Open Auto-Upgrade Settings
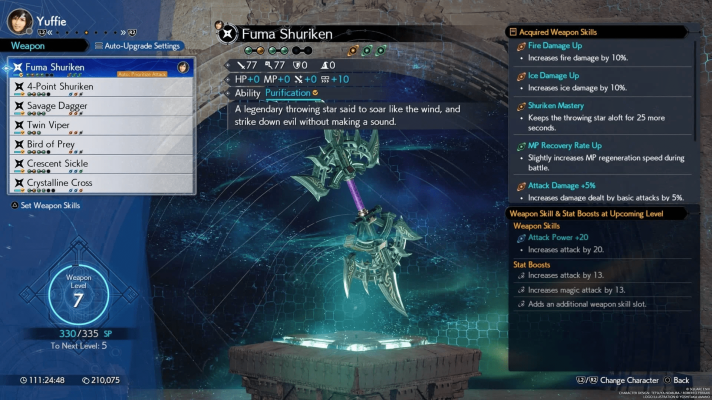Viewport: 712px width, 400px height. tap(138, 46)
